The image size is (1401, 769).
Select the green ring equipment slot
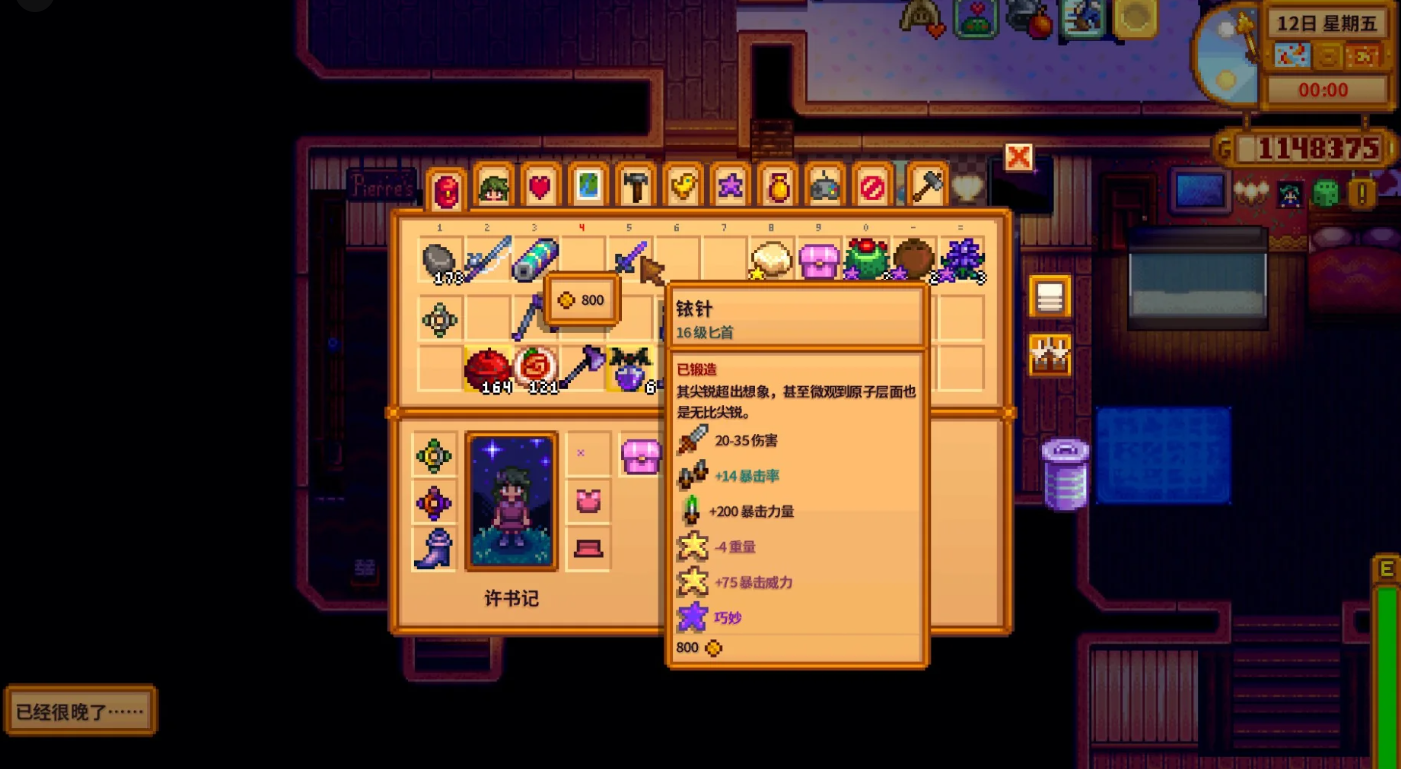tap(433, 454)
